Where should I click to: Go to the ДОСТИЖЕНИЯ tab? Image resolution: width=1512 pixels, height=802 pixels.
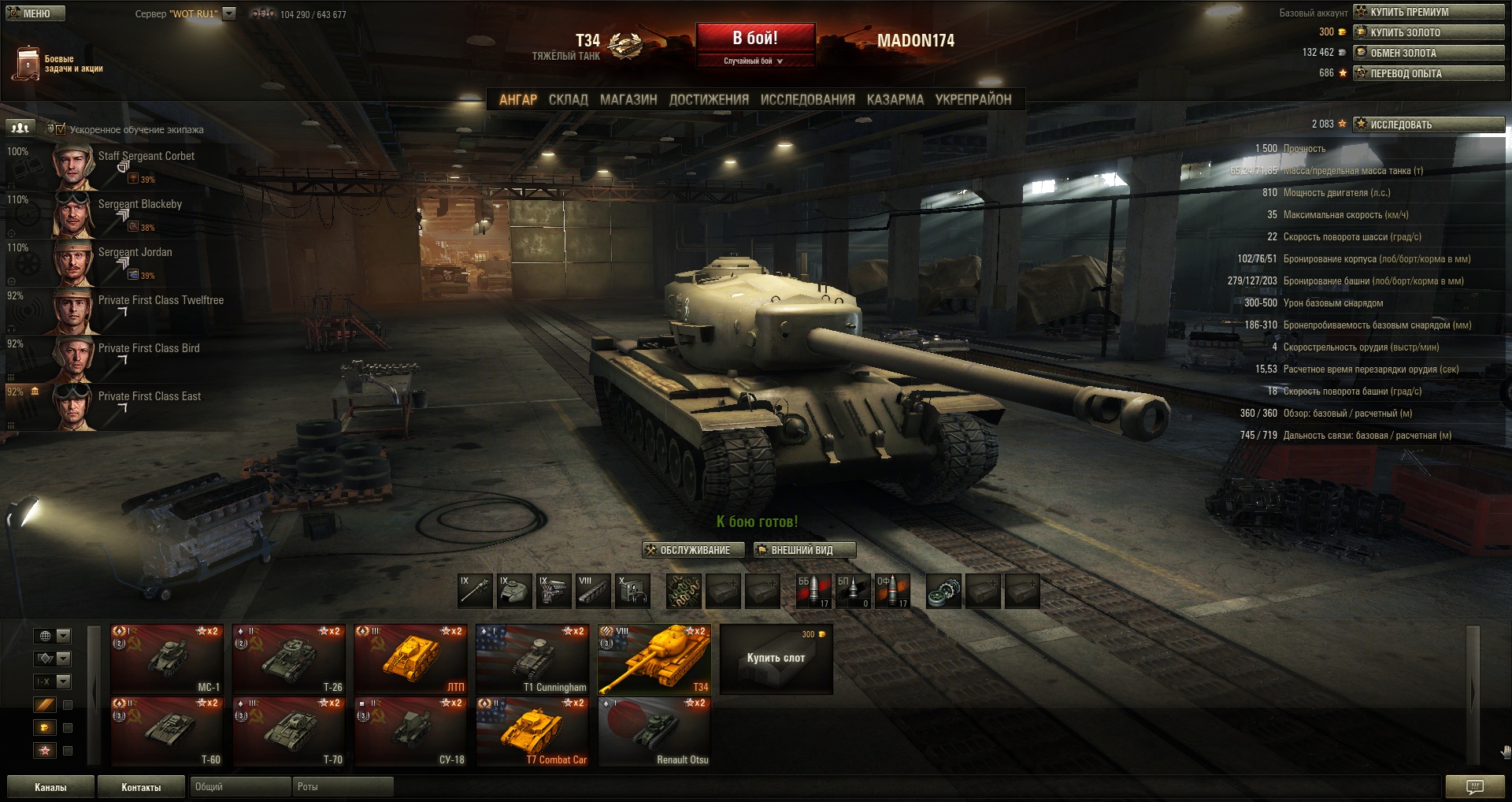pos(709,100)
